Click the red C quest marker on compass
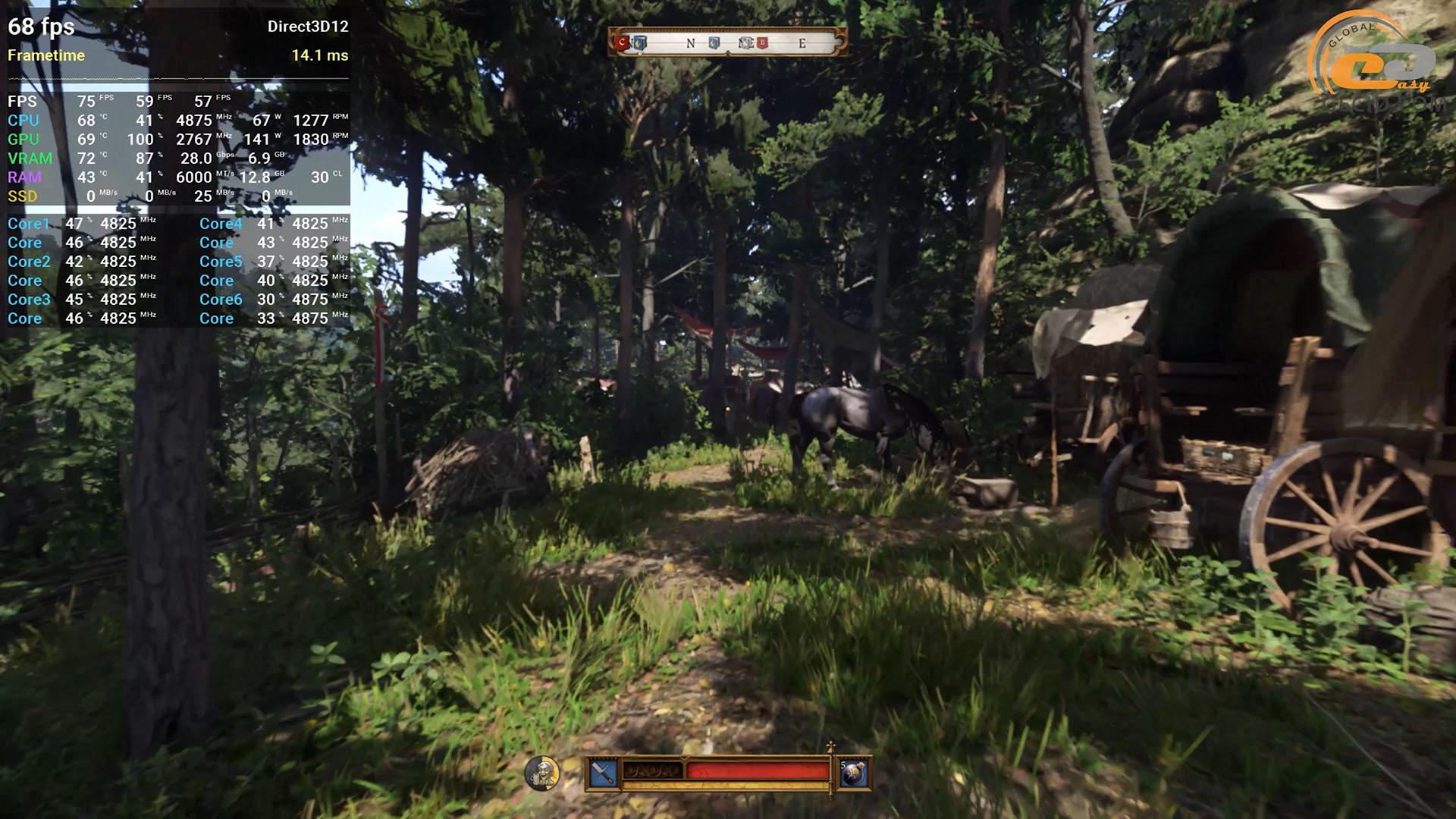This screenshot has width=1456, height=819. pyautogui.click(x=623, y=42)
